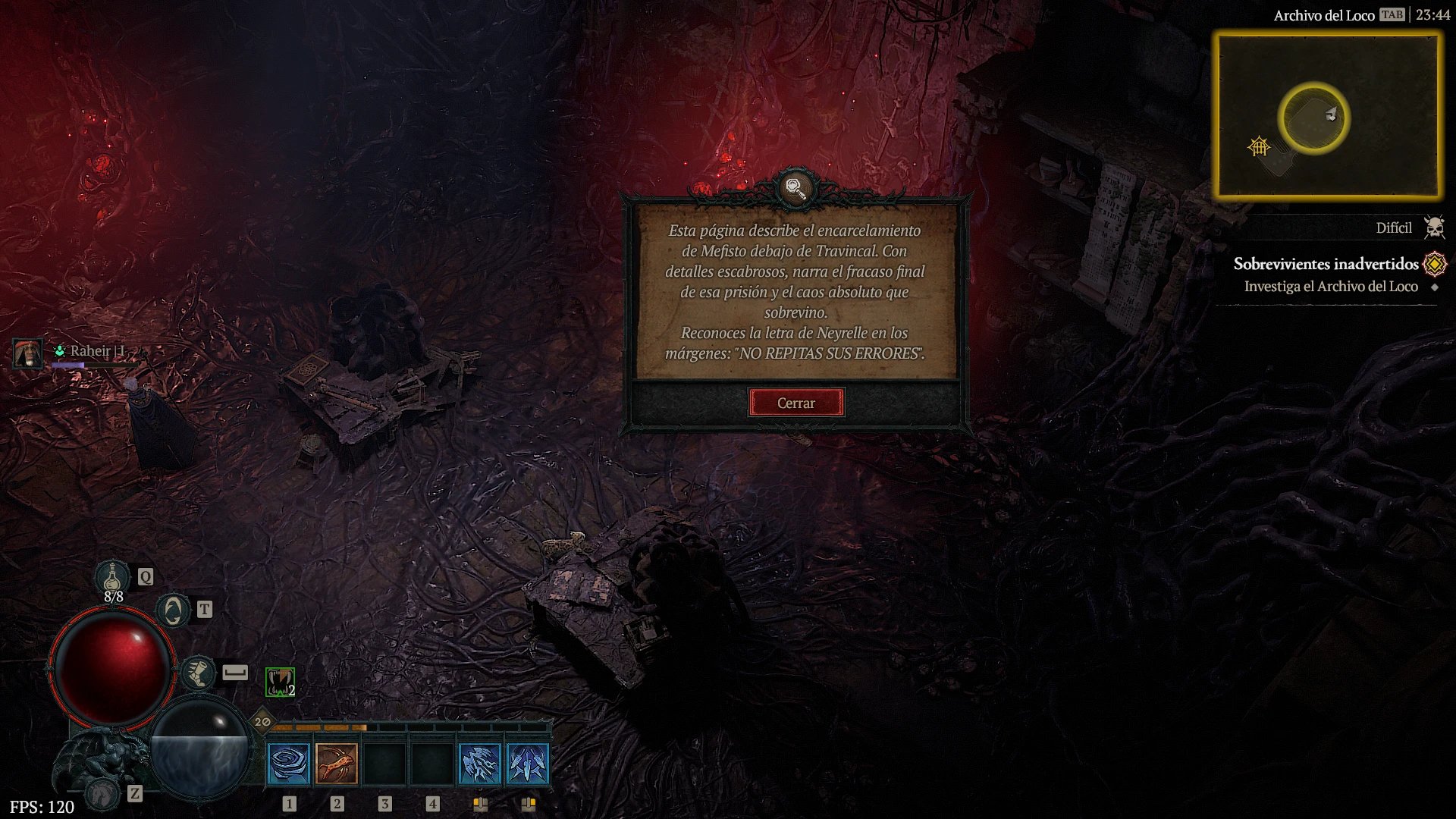Screen dimensions: 1456x819
Task: Trigger the winged boot evade icon
Action: pos(198,673)
